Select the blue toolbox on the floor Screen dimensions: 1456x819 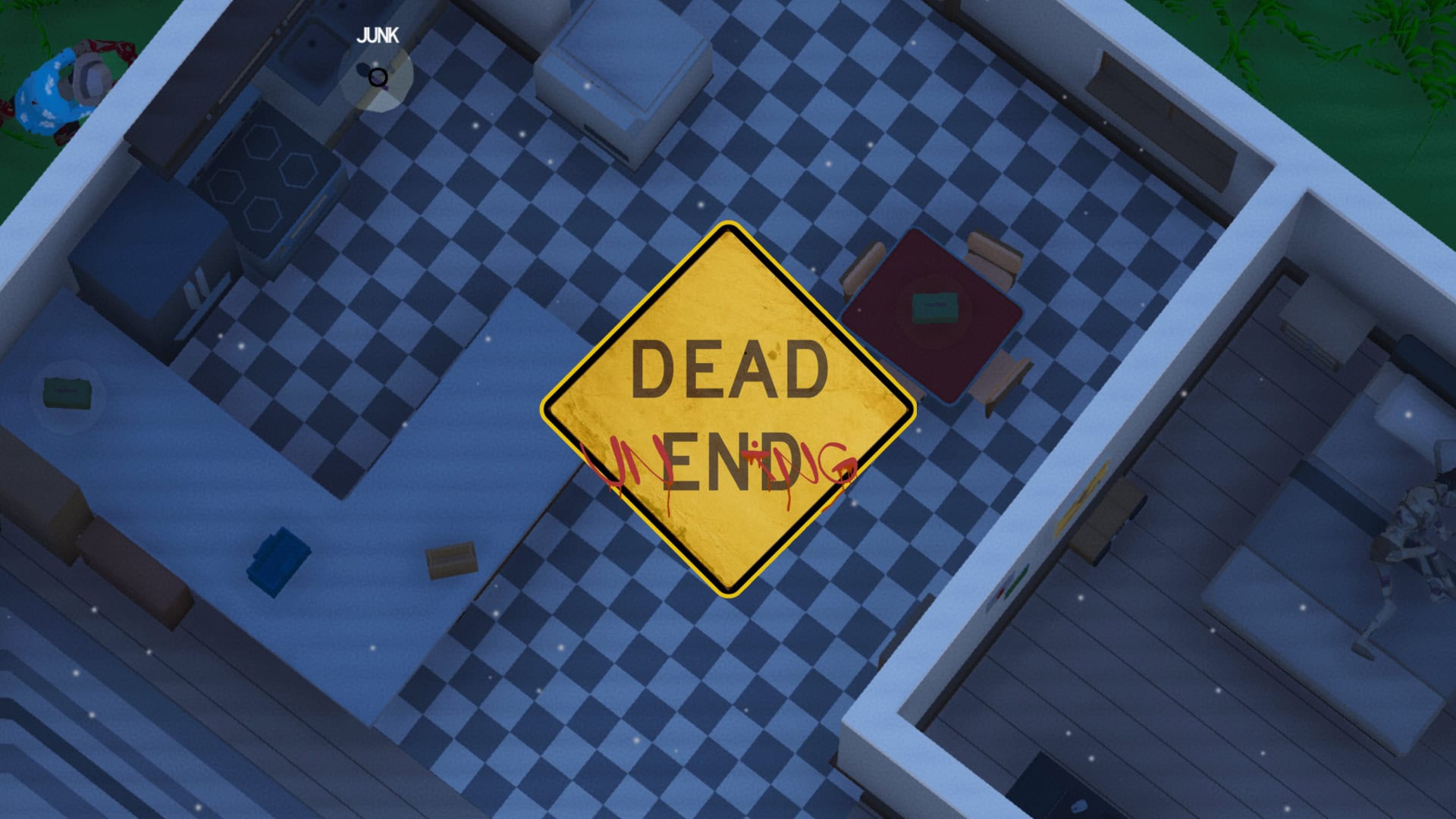click(277, 559)
